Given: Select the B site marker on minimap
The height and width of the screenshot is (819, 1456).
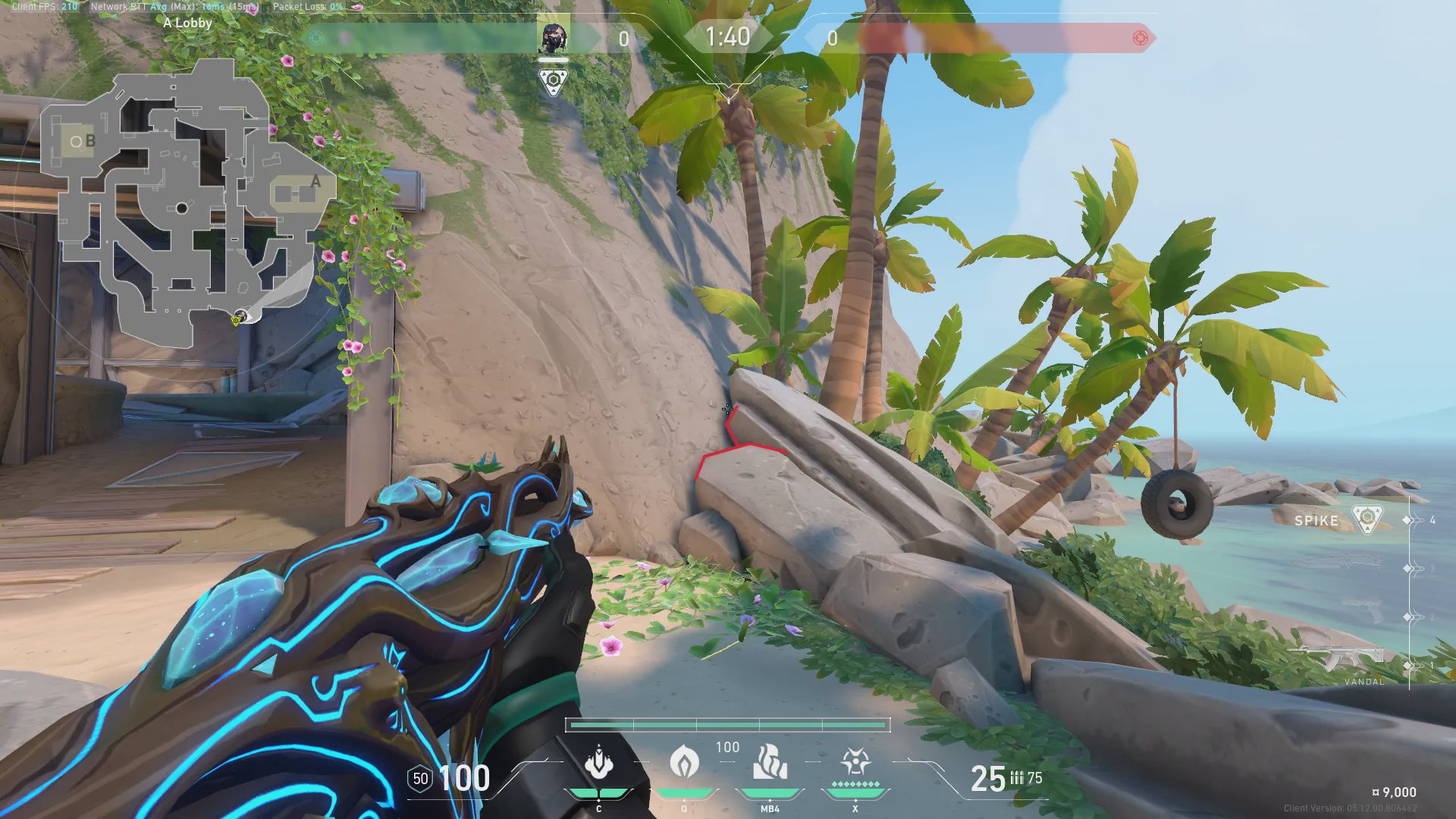Looking at the screenshot, I should [x=90, y=141].
